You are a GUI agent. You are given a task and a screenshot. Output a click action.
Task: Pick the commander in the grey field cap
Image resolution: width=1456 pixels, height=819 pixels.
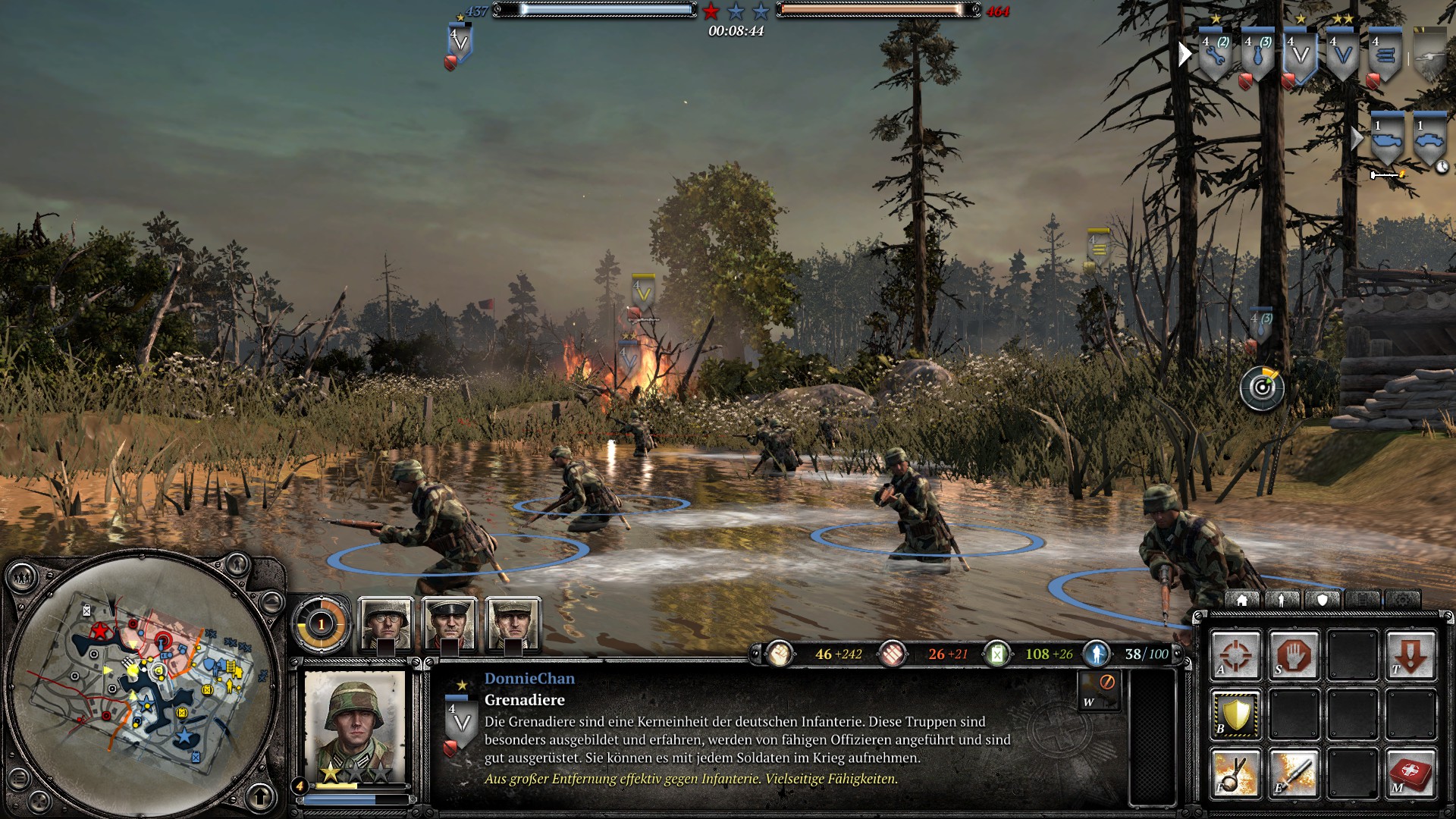click(513, 623)
